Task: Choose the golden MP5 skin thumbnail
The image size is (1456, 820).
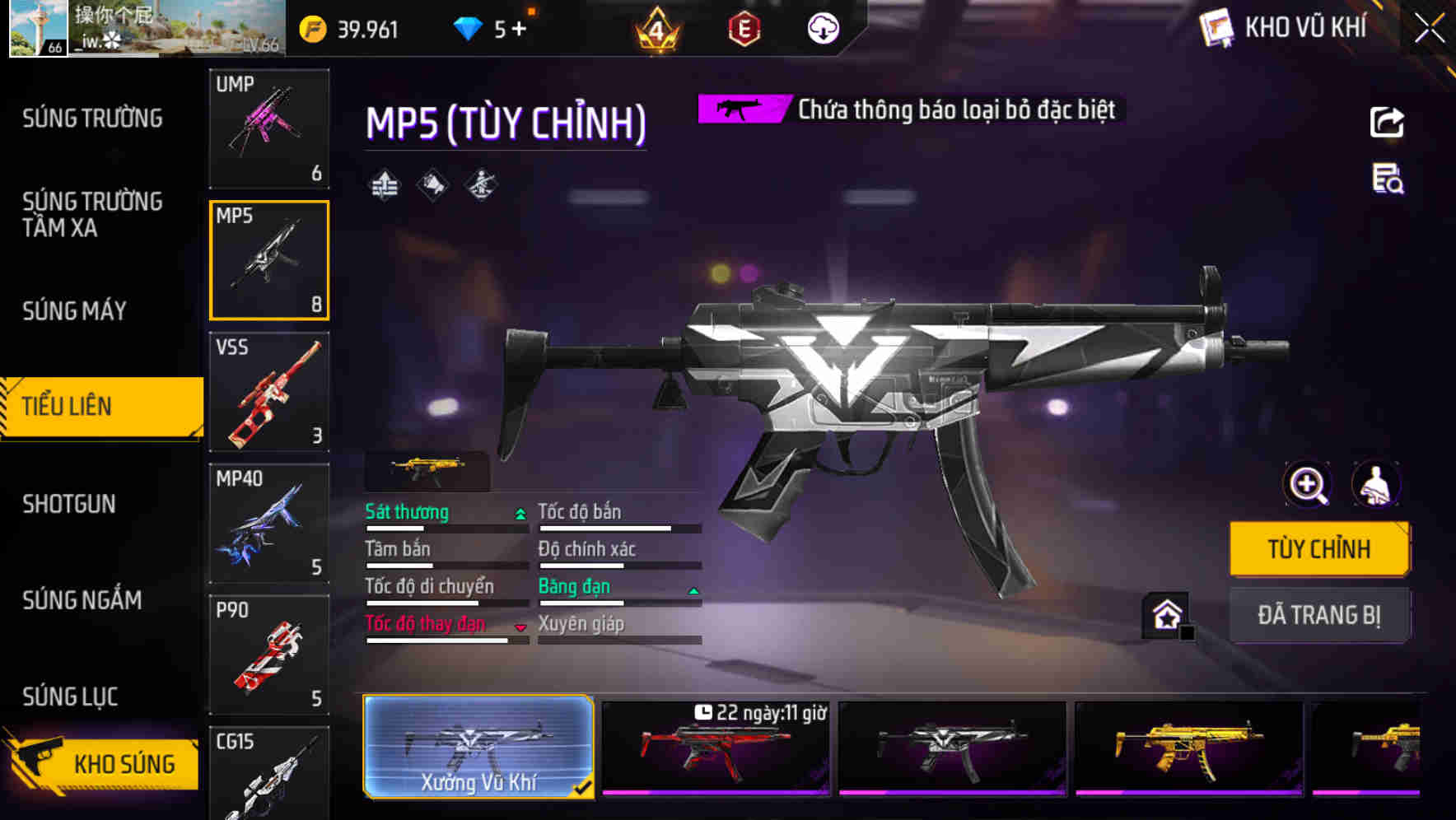Action: coord(1188,748)
